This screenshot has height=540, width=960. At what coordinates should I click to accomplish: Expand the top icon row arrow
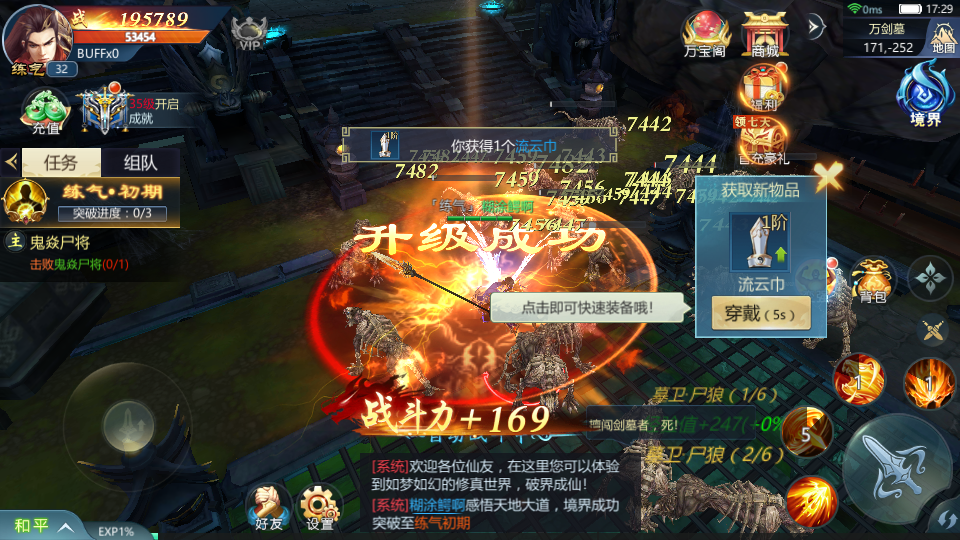point(816,26)
